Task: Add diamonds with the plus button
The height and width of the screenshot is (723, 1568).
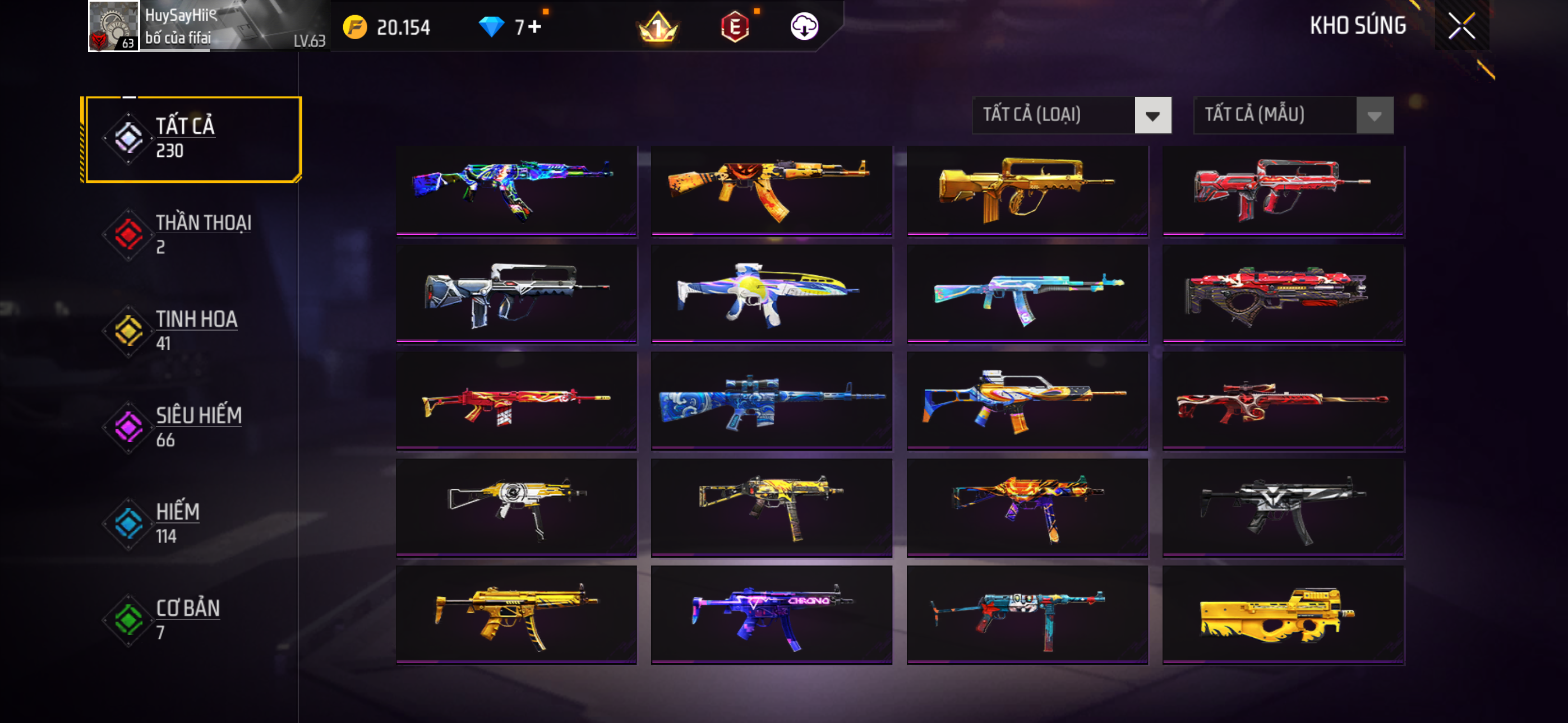Action: 534,27
